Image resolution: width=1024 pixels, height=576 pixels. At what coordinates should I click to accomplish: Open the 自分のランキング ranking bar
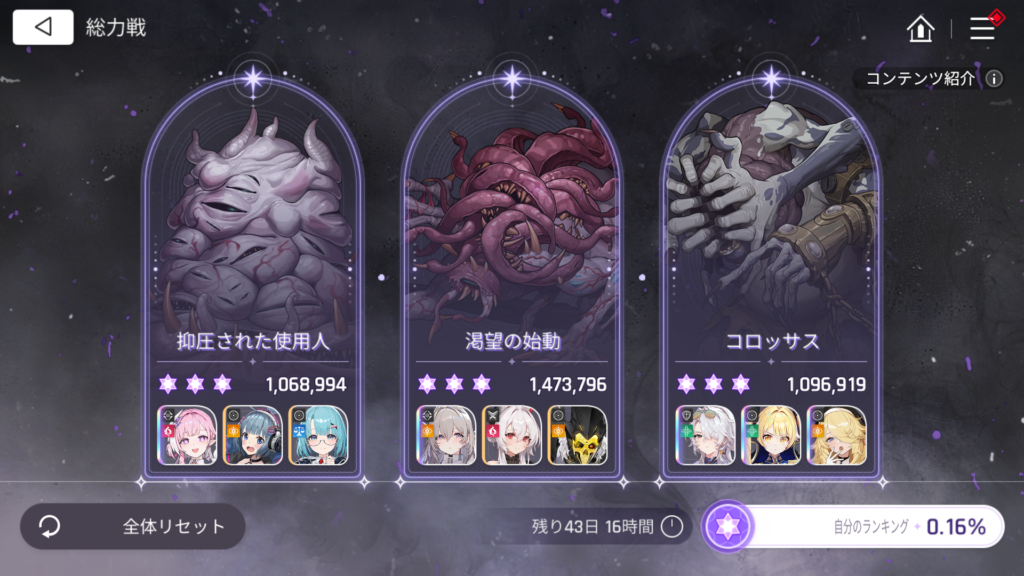point(854,527)
